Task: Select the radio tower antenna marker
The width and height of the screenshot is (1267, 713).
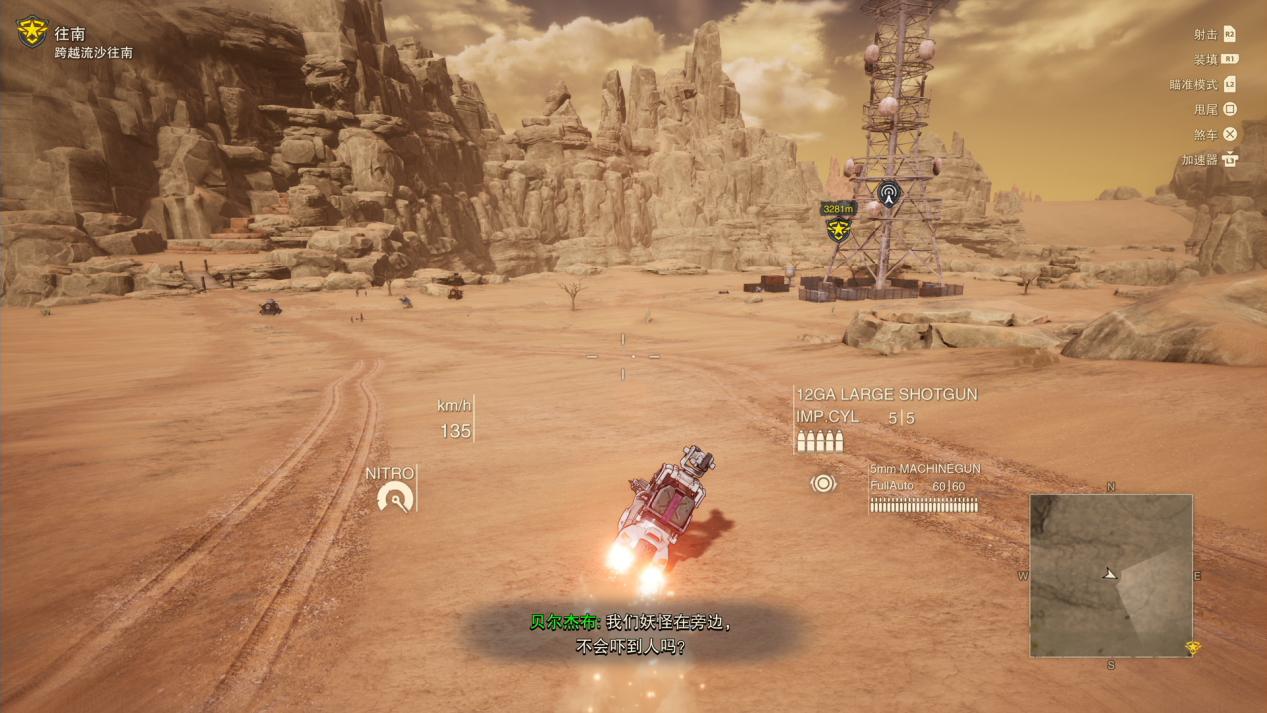Action: pyautogui.click(x=888, y=192)
